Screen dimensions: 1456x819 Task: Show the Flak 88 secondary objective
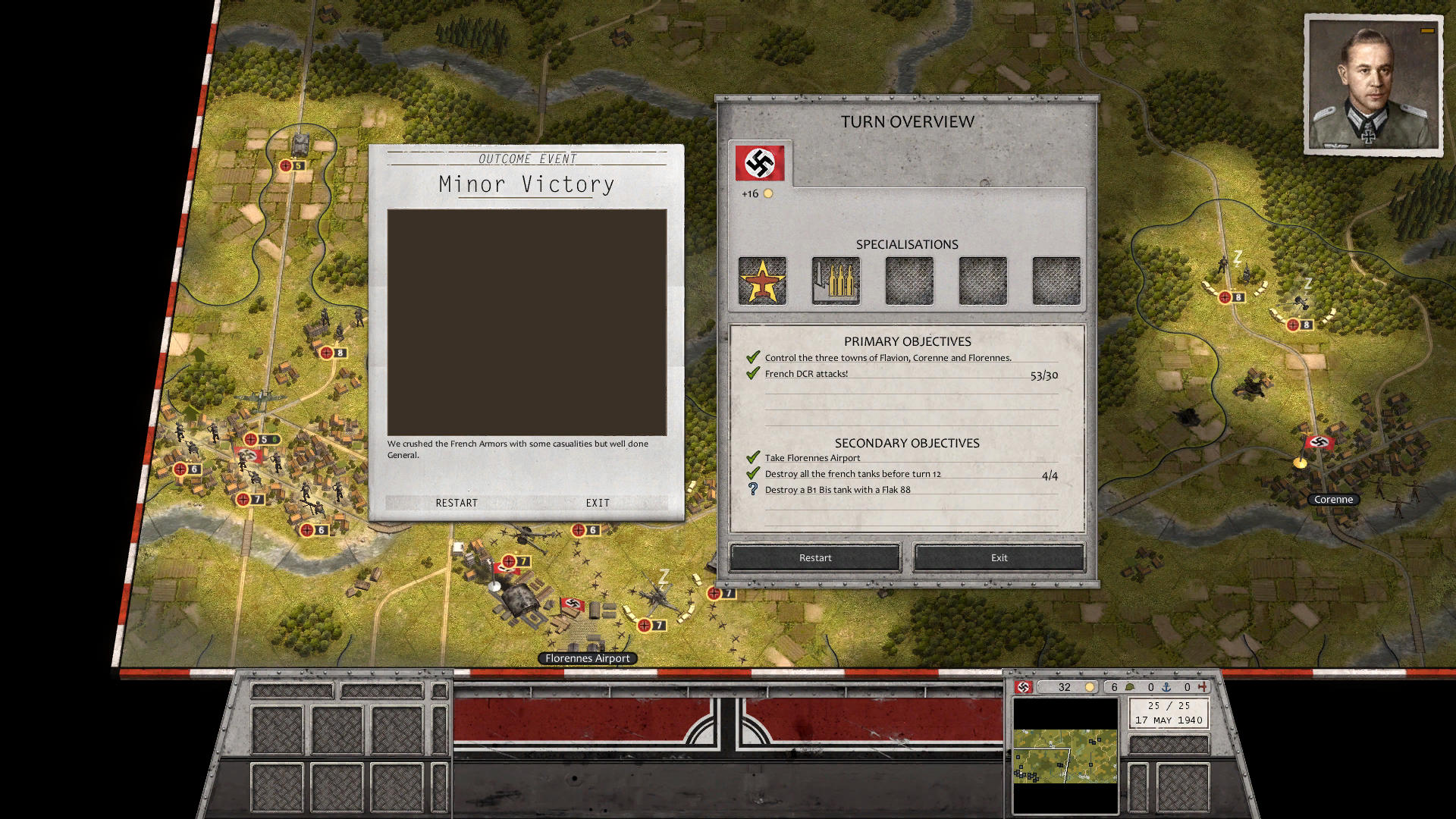[x=837, y=490]
